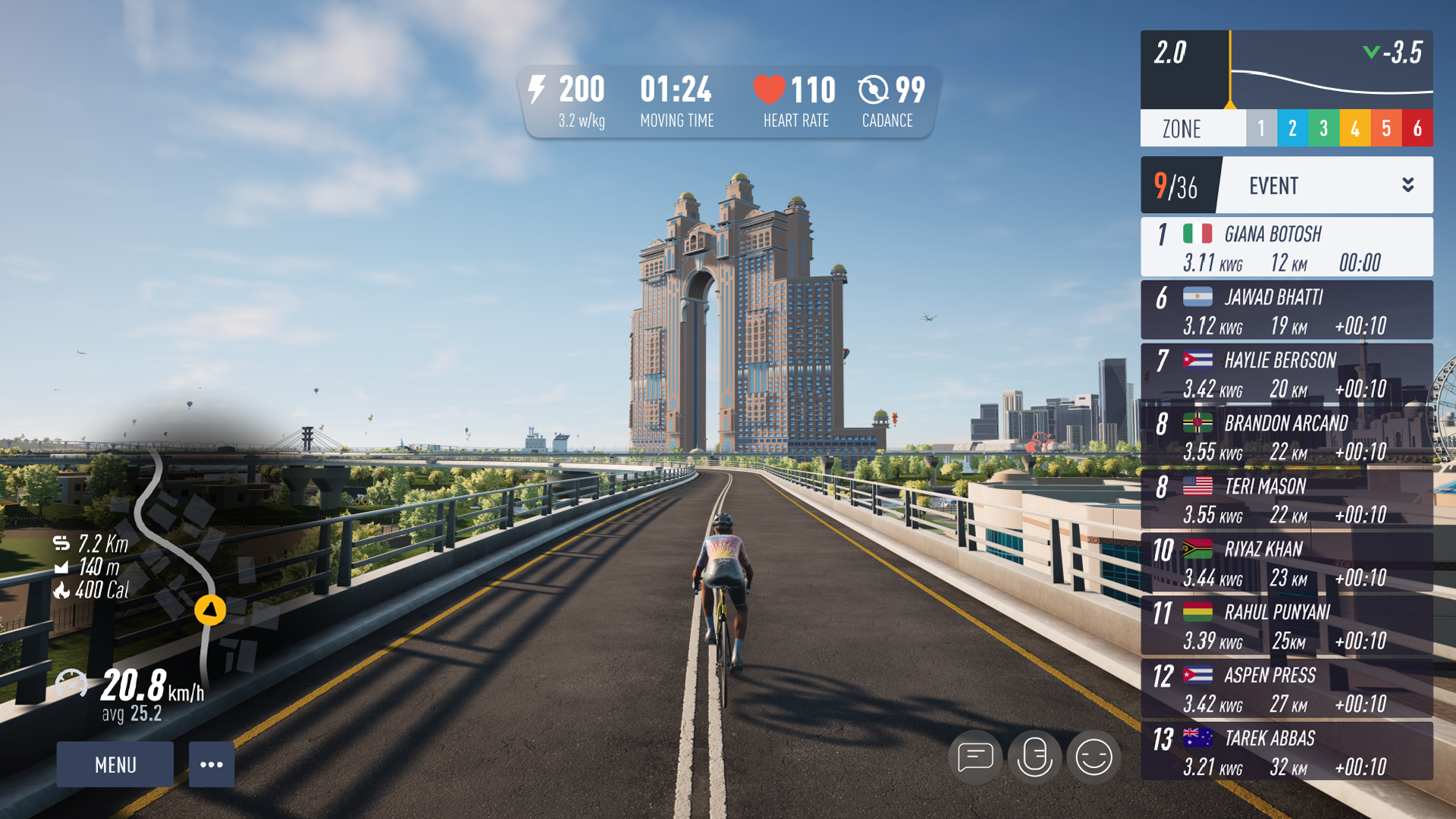Open the smiley emote button

(1094, 757)
